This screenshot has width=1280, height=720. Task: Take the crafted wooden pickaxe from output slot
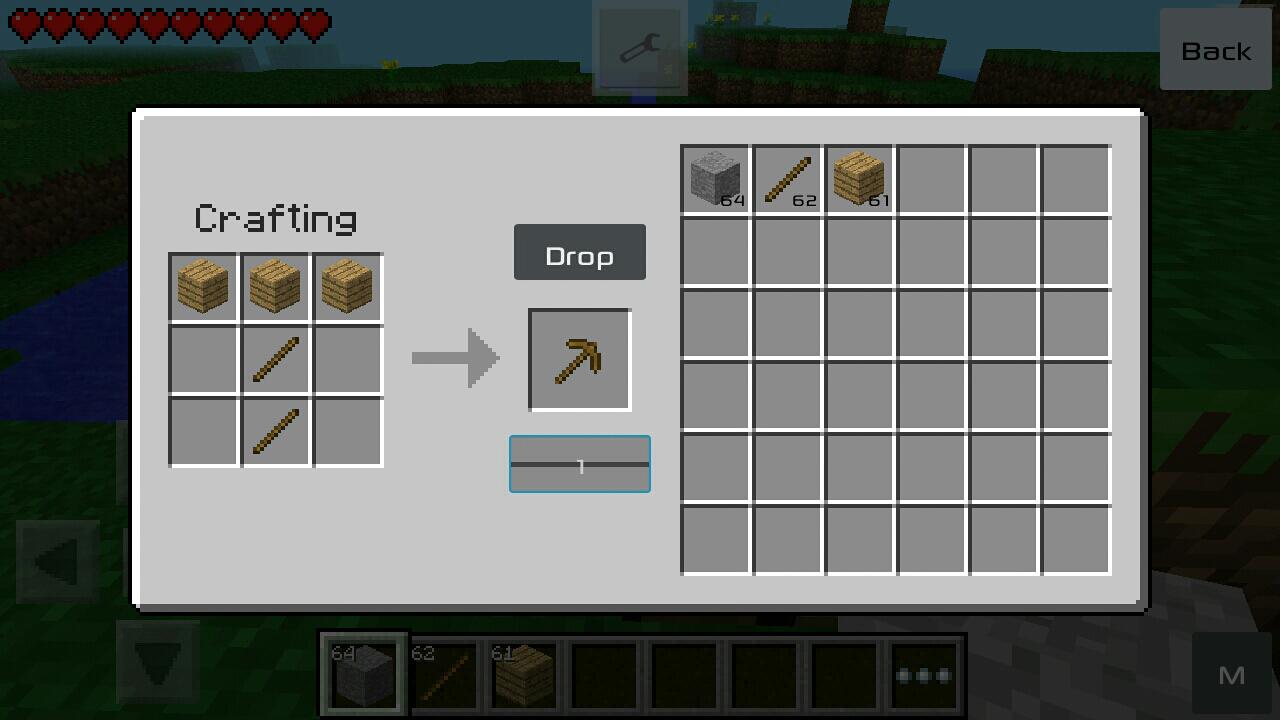point(579,359)
